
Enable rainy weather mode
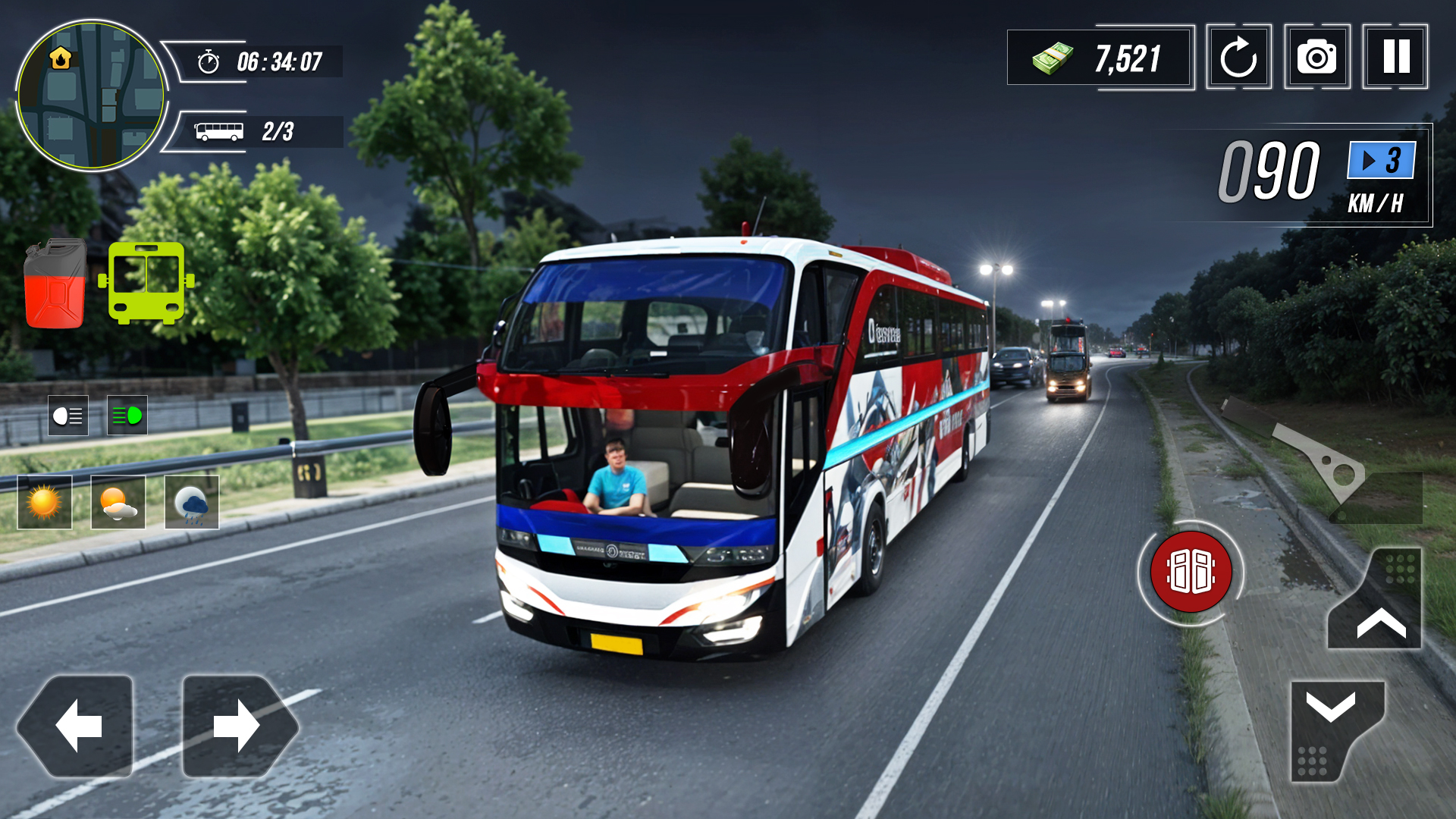(x=191, y=502)
